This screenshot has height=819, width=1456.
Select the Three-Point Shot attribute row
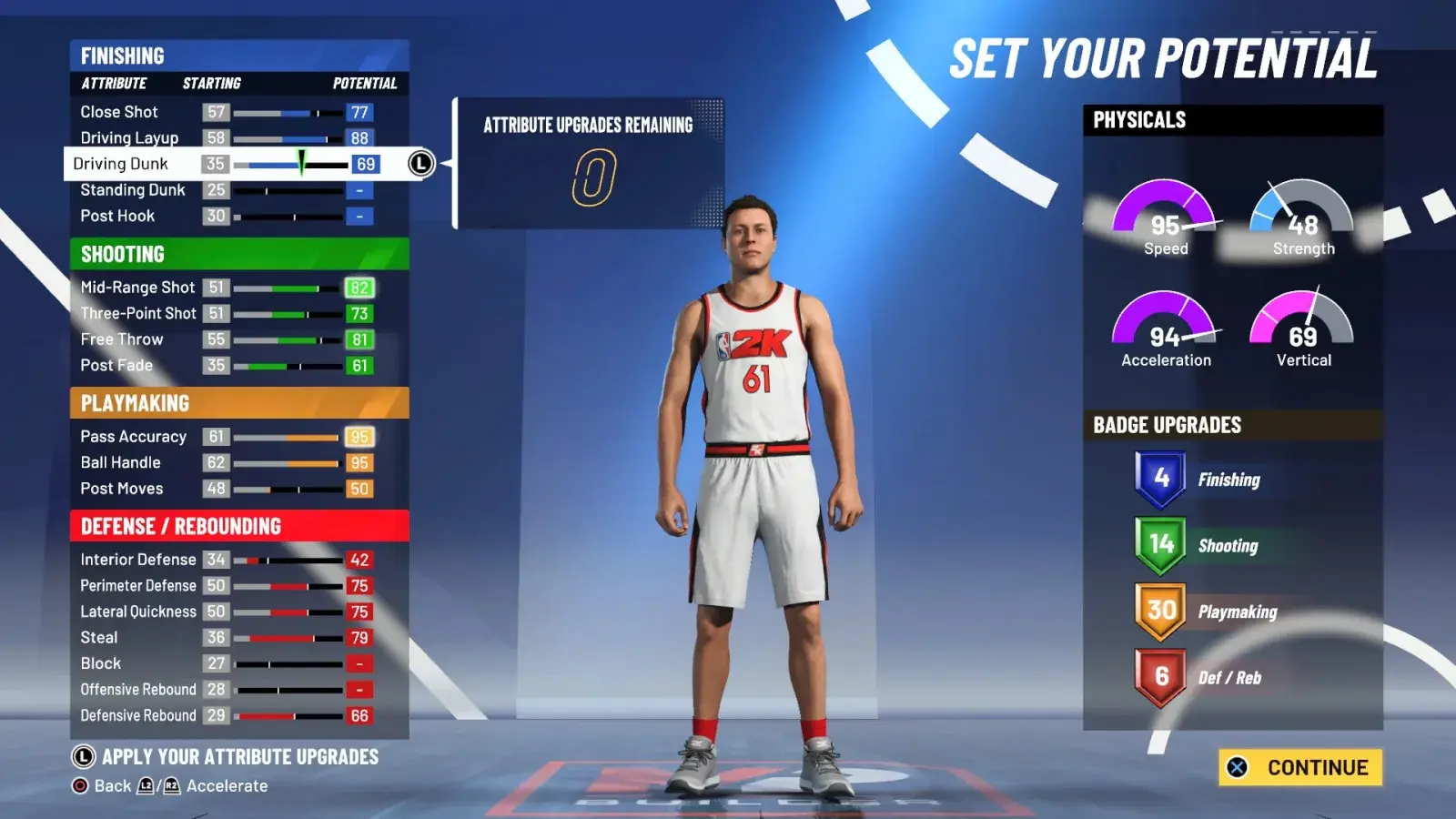[x=227, y=314]
